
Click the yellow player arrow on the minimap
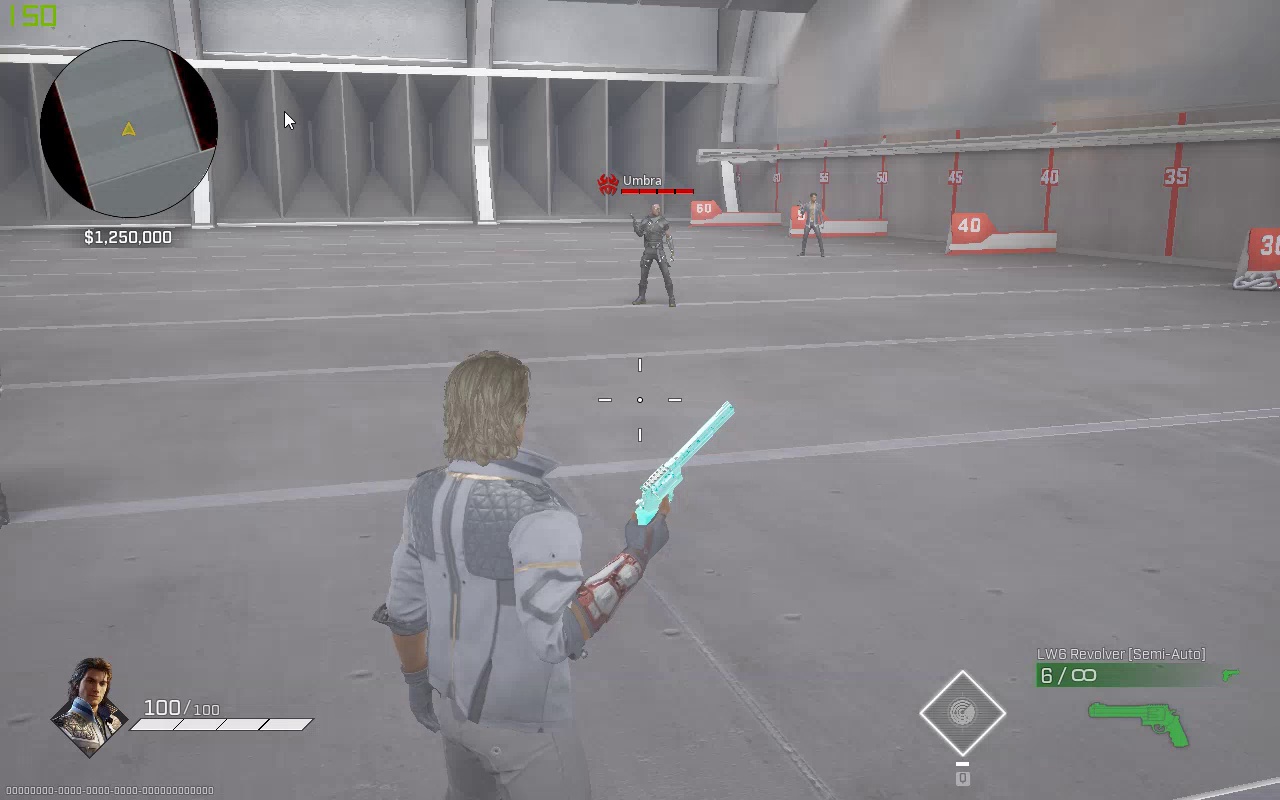pos(128,128)
